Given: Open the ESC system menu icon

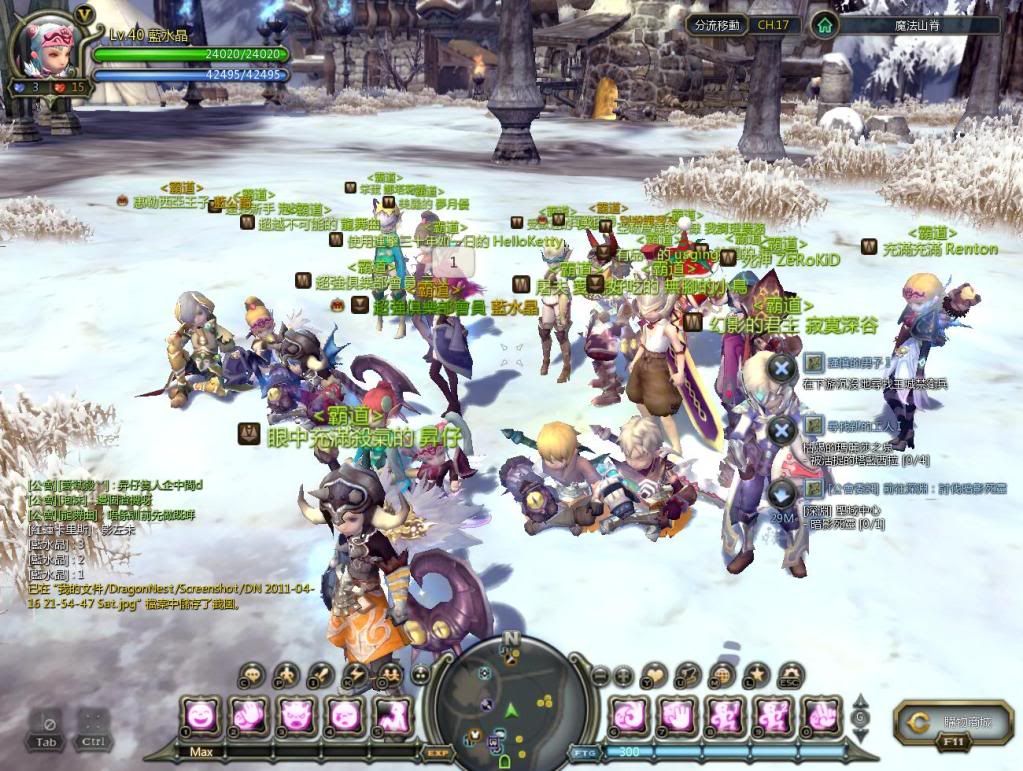Looking at the screenshot, I should [x=791, y=676].
